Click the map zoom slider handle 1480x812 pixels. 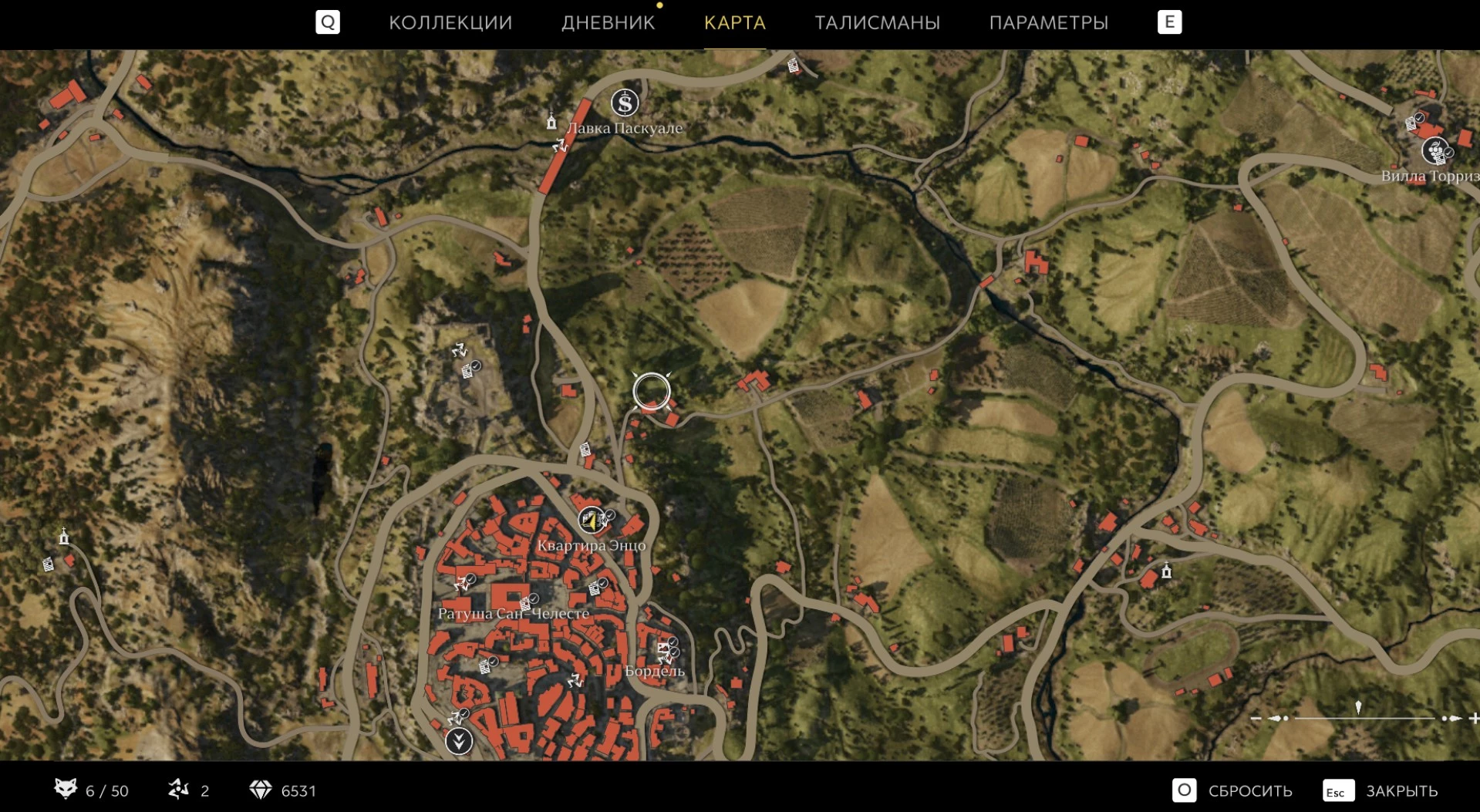point(1358,708)
